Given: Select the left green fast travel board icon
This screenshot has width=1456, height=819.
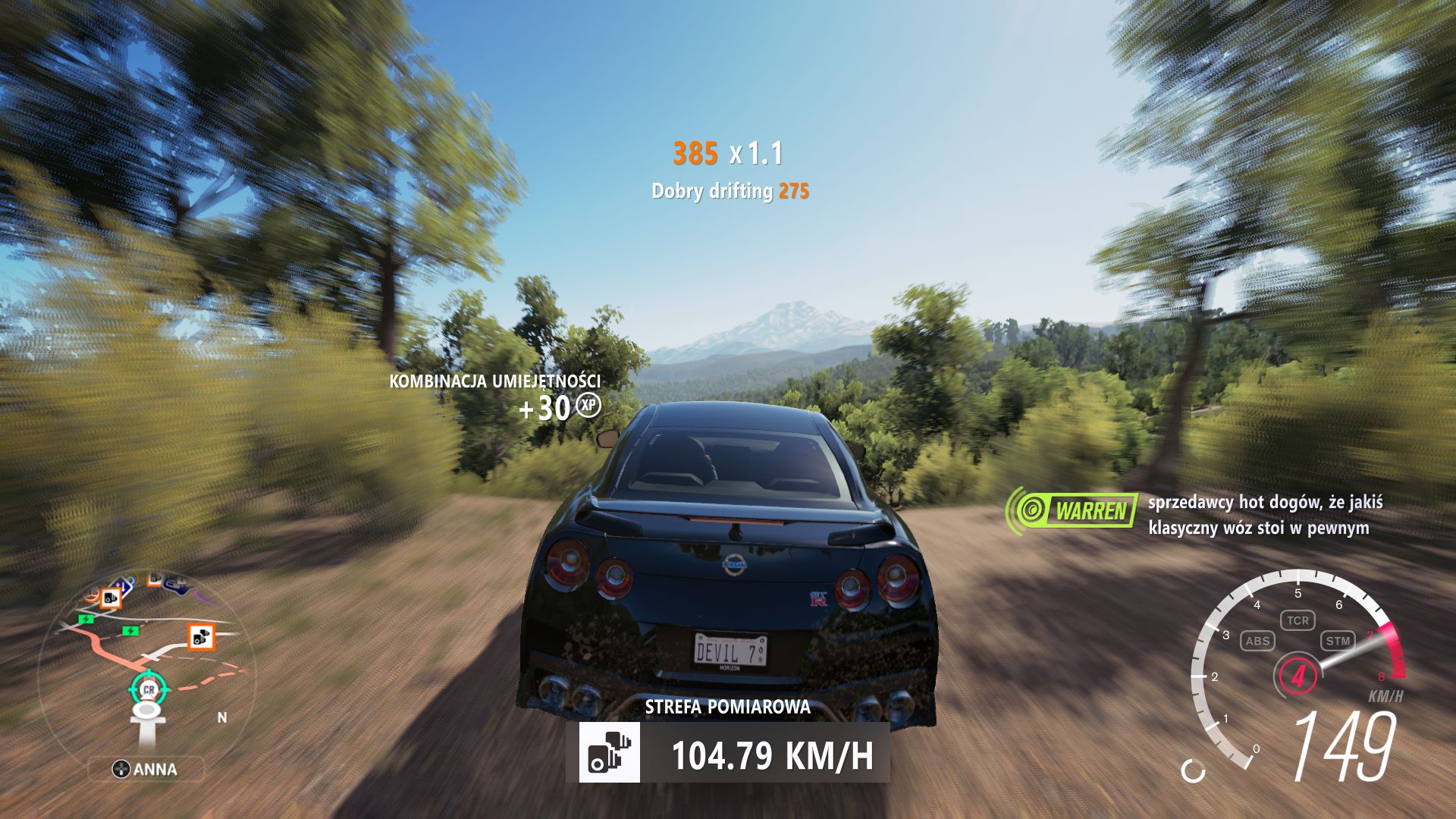Looking at the screenshot, I should tap(86, 620).
